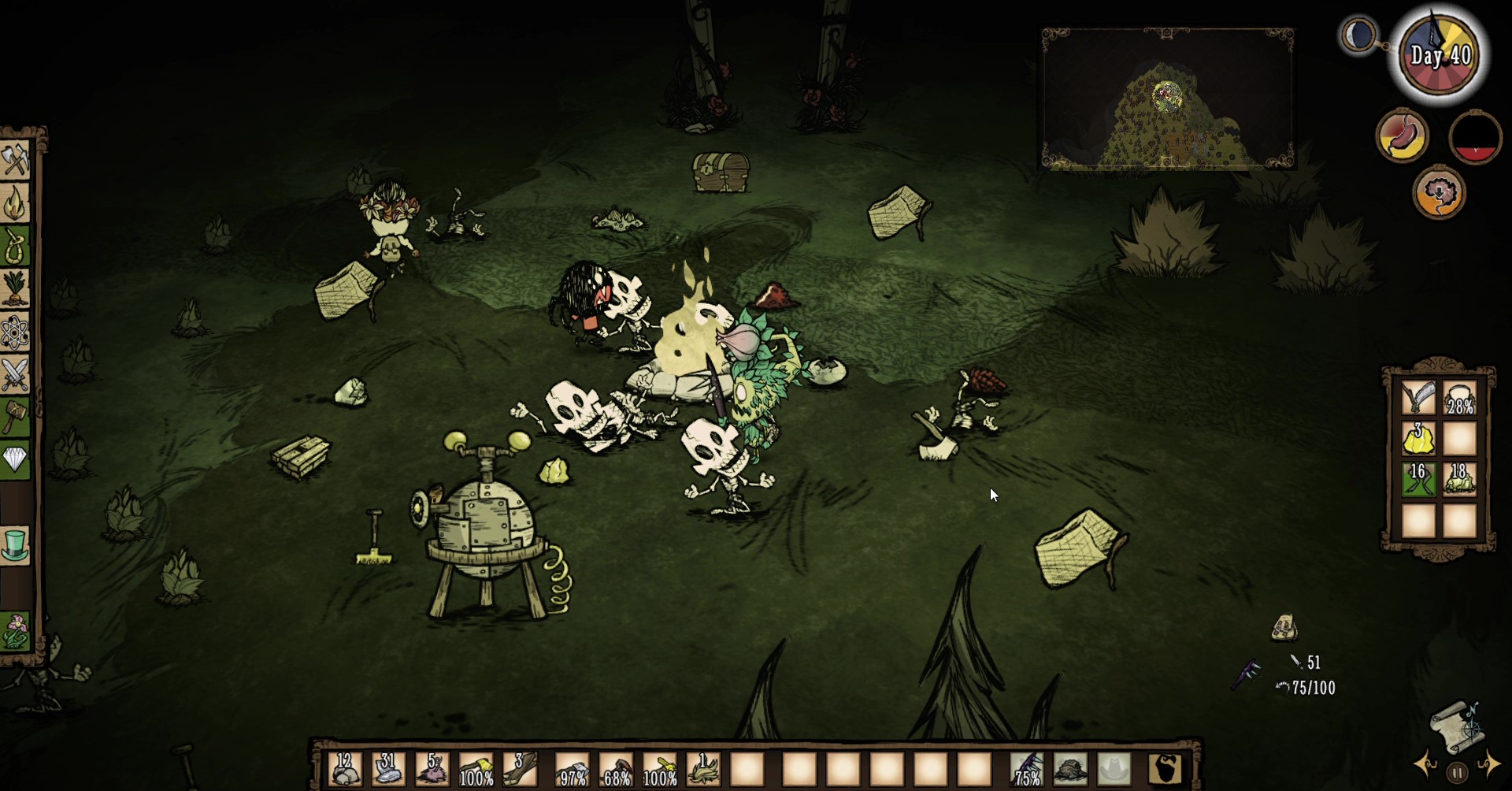The image size is (1512, 791).
Task: Select the Survival rope-icon crafting tab
Action: [x=16, y=246]
